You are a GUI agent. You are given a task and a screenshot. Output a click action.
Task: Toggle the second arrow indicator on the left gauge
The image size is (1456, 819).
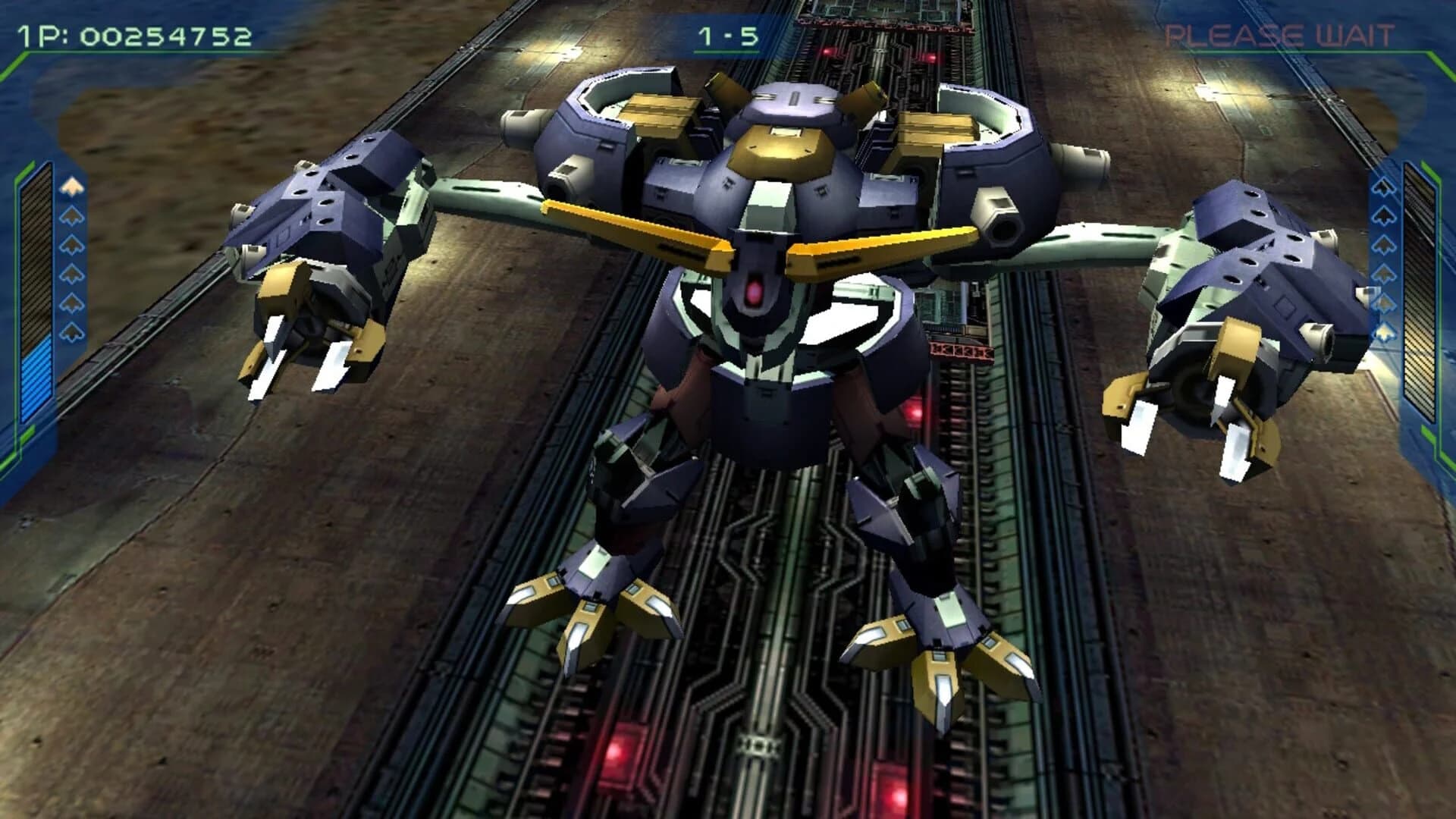(72, 215)
